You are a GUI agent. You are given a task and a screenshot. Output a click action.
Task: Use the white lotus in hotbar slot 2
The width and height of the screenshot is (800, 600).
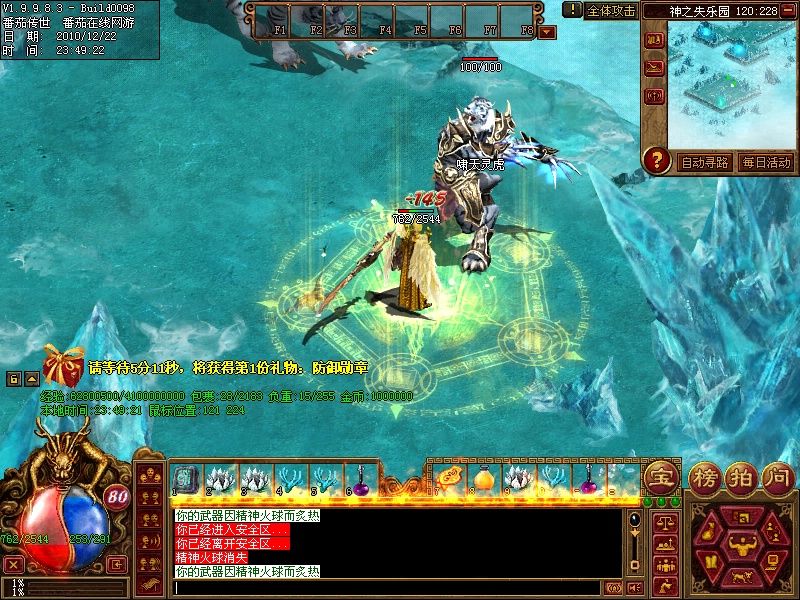[220, 479]
